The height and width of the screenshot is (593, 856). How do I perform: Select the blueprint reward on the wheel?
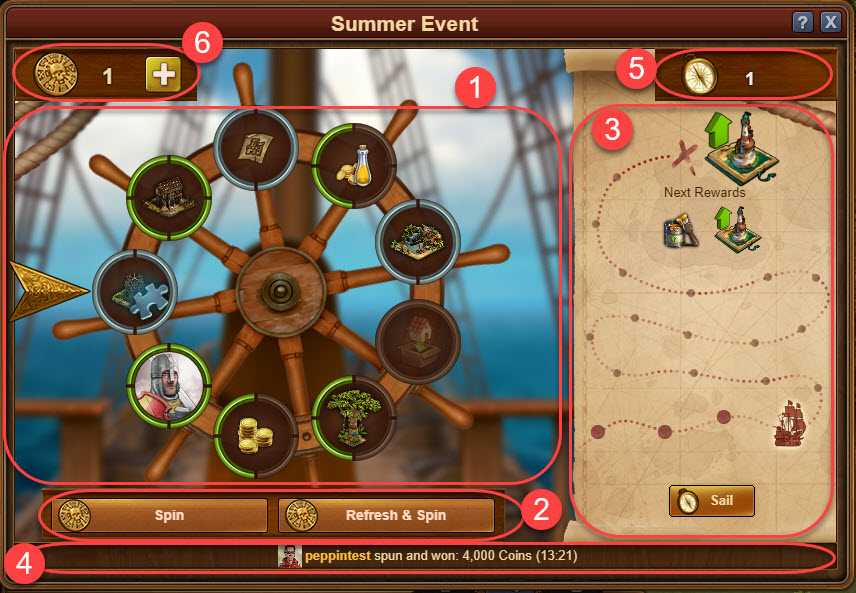(x=255, y=148)
